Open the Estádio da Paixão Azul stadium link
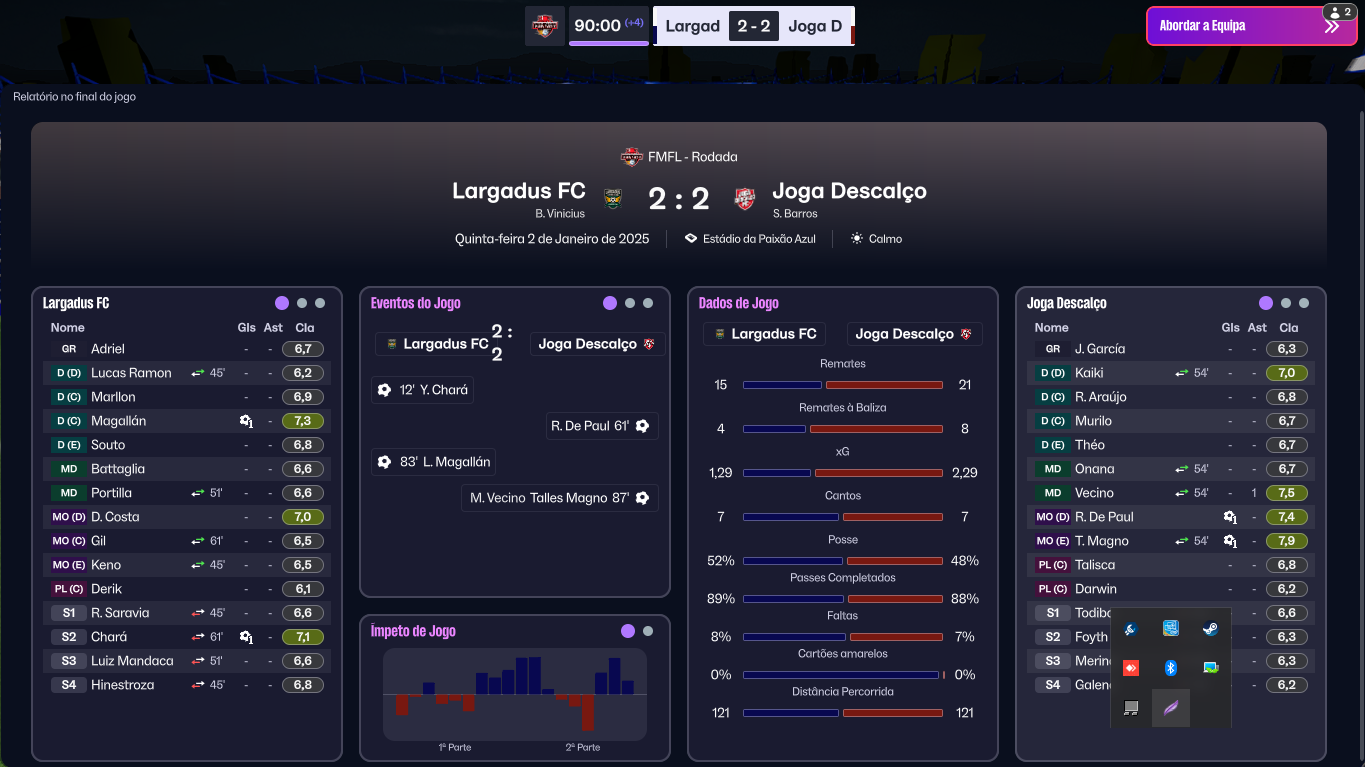The width and height of the screenshot is (1365, 767). click(750, 239)
